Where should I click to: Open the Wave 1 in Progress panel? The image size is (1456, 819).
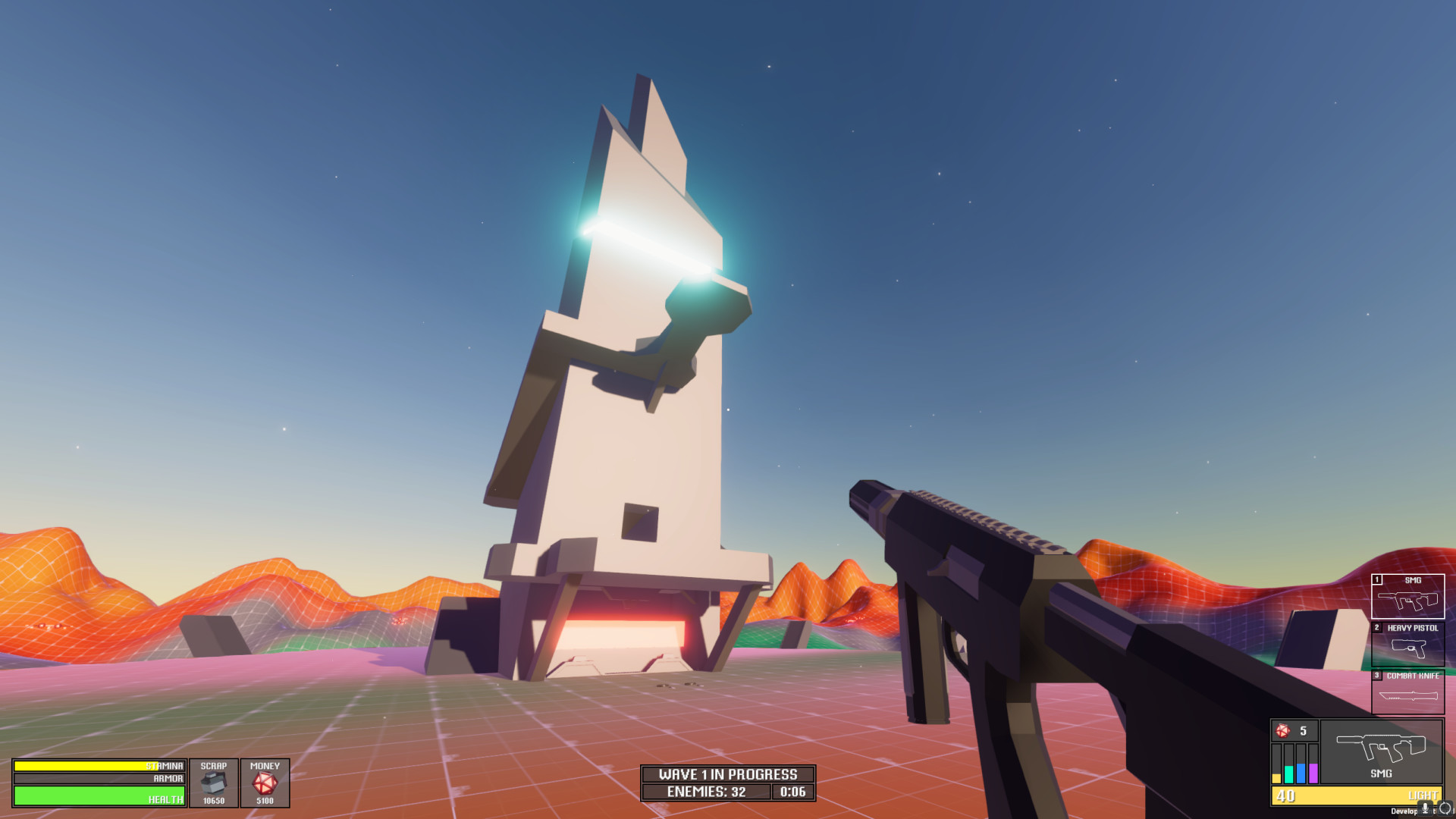pos(727,775)
